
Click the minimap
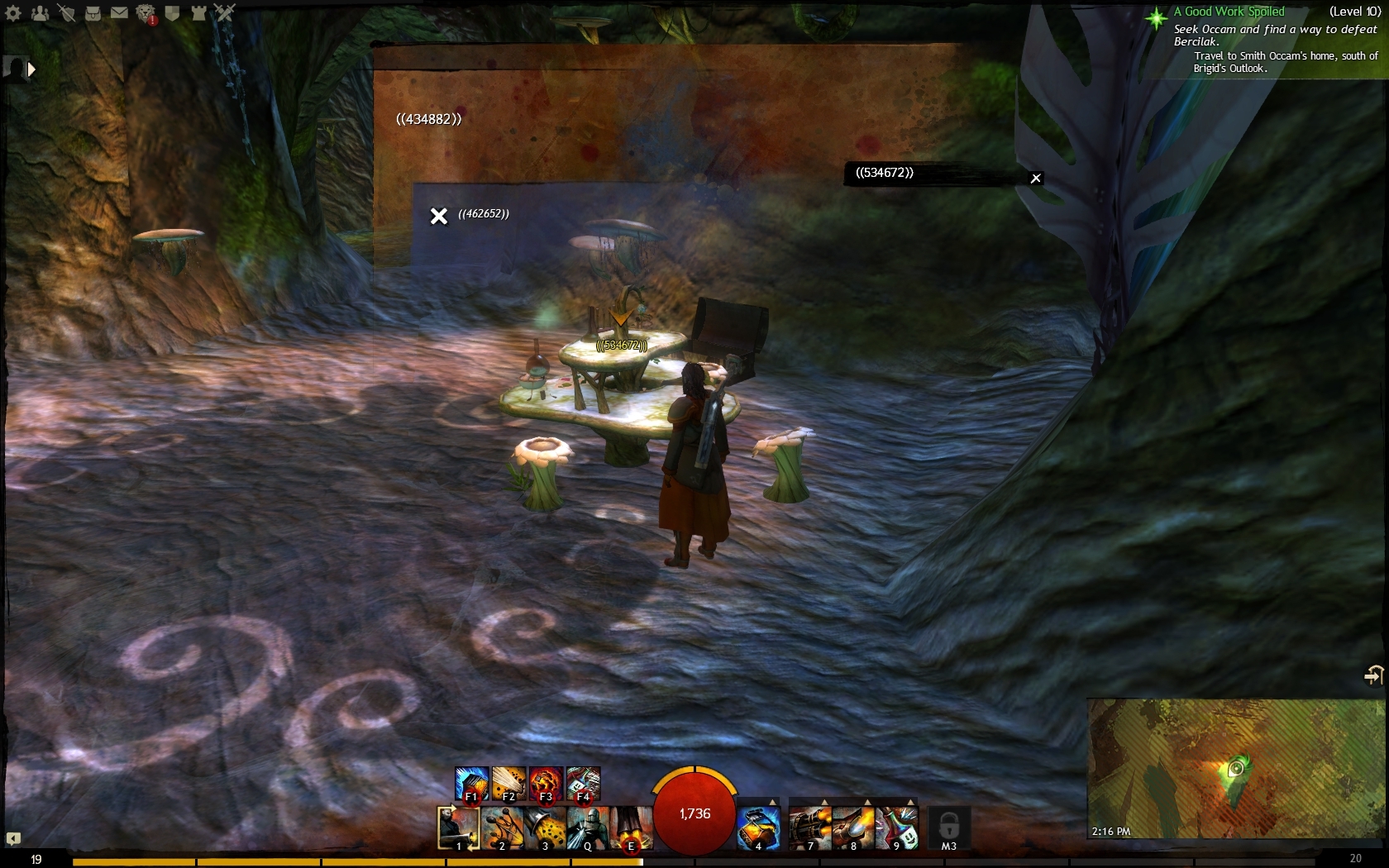(1236, 768)
